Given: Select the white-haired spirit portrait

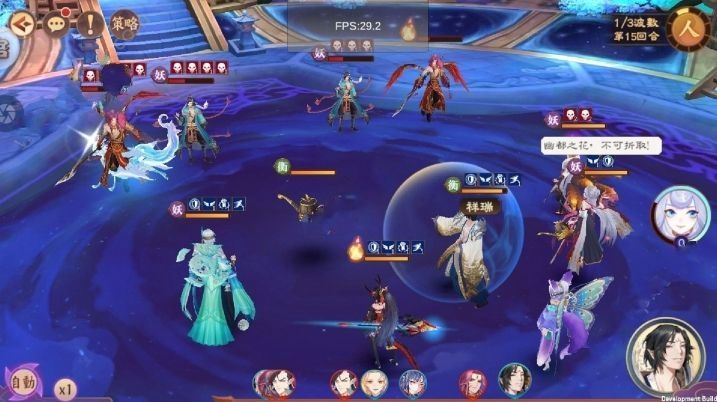Looking at the screenshot, I should click(674, 213).
